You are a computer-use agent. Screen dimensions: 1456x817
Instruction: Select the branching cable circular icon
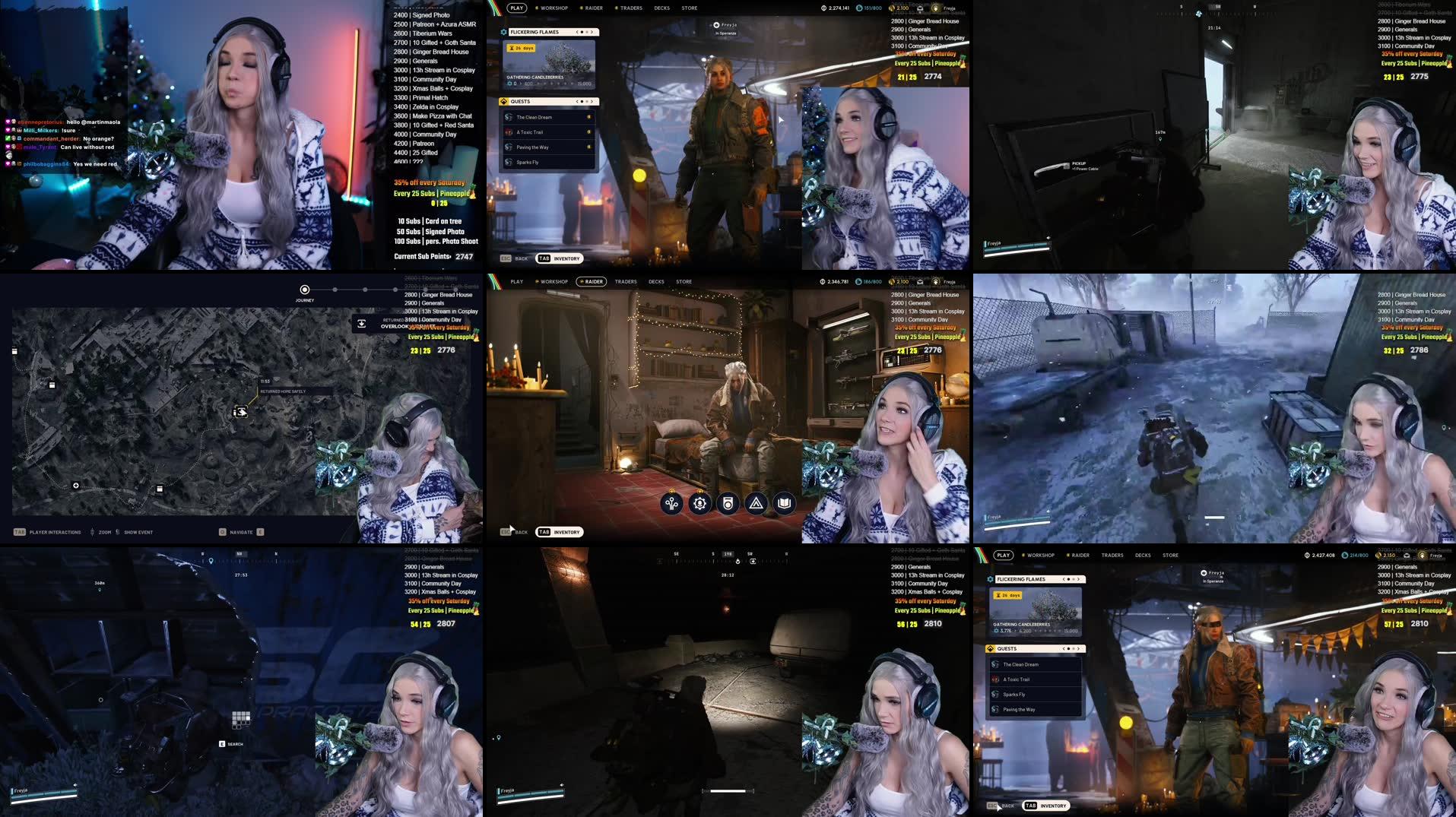coord(671,502)
